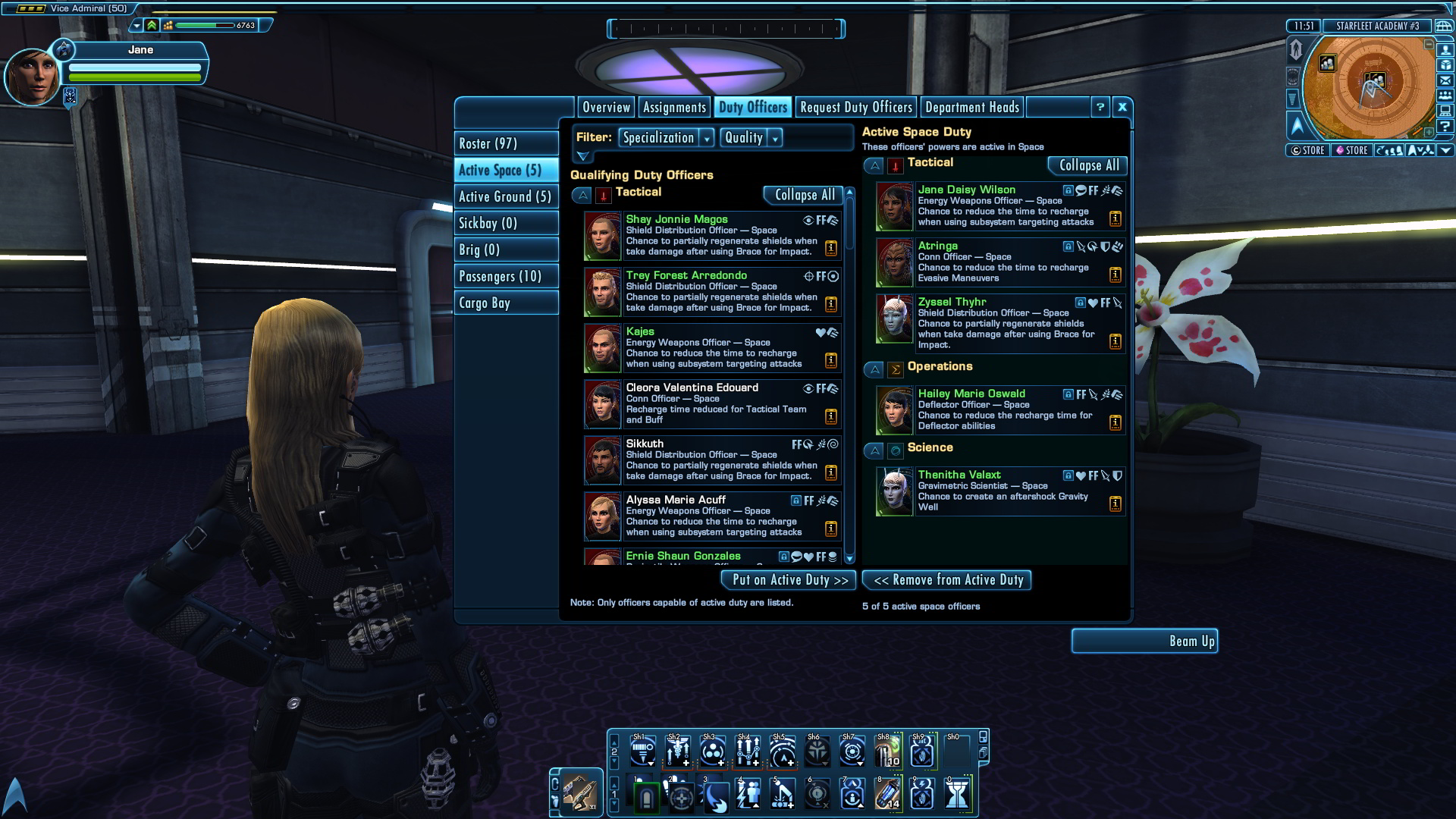Open the Sickbay list
The image size is (1456, 819).
click(506, 223)
